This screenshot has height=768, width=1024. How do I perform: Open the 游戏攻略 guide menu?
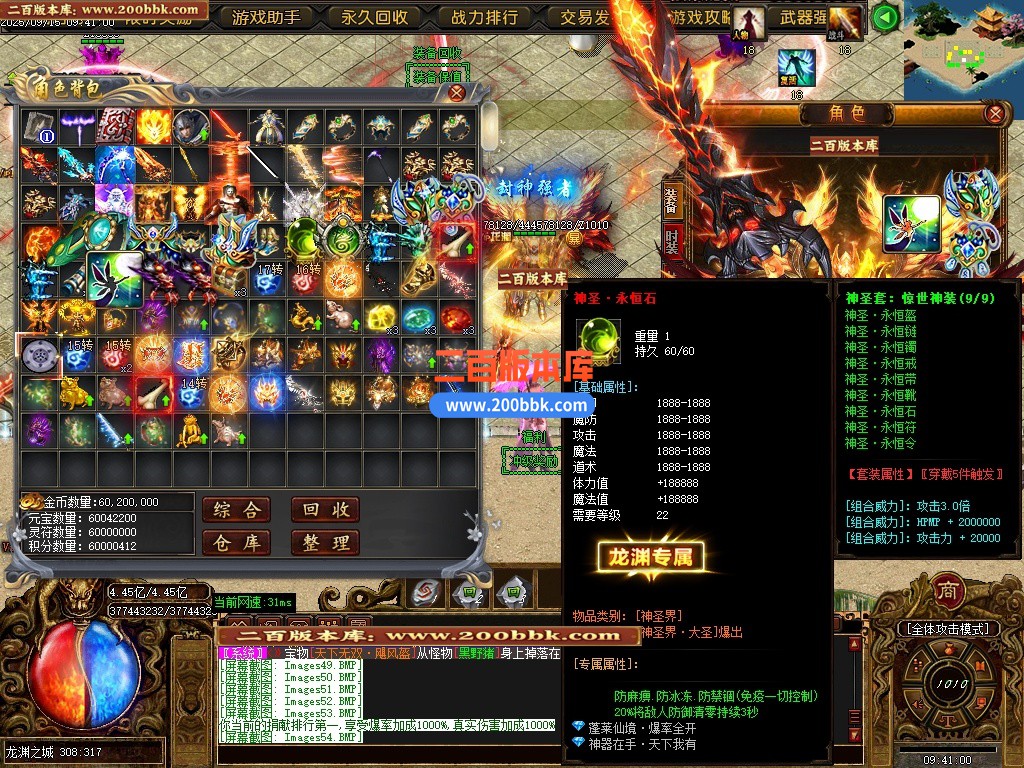(x=700, y=17)
